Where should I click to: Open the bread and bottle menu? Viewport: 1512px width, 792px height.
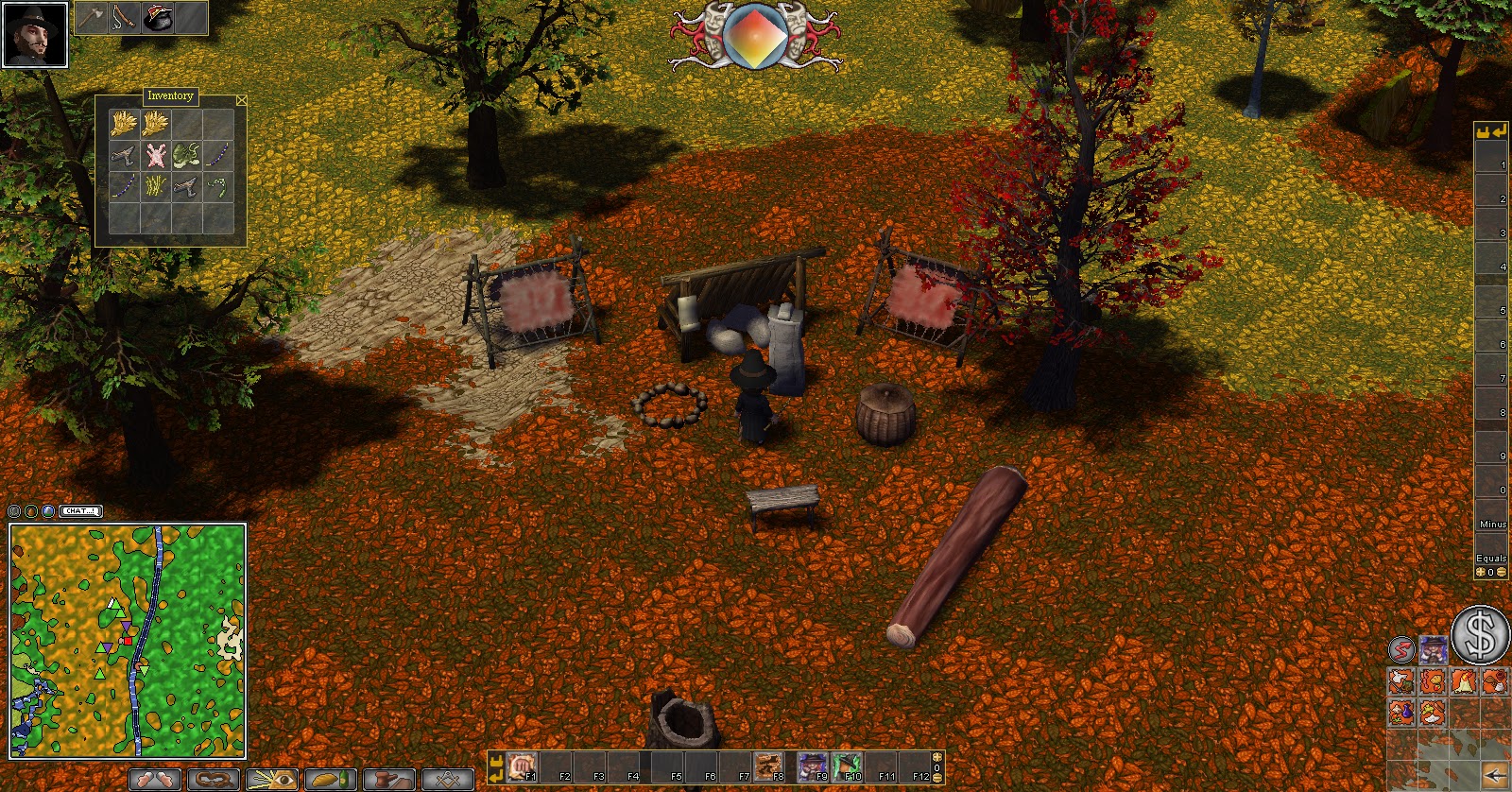331,780
